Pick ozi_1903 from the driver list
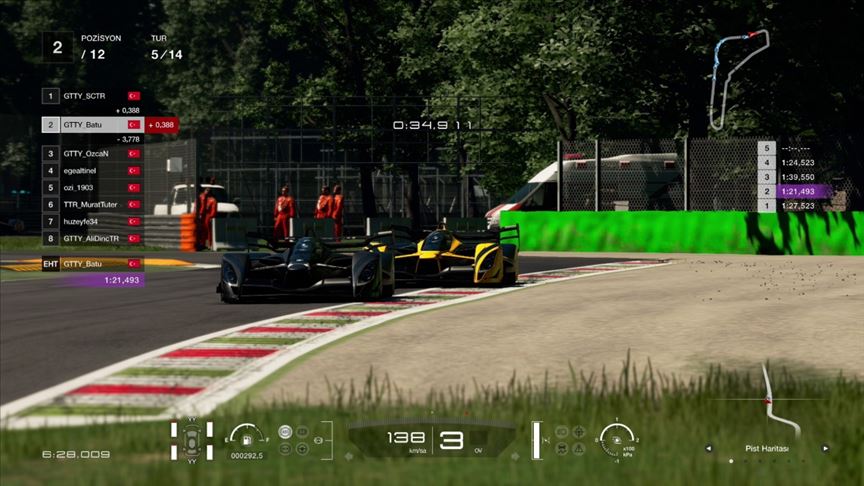 pos(92,188)
